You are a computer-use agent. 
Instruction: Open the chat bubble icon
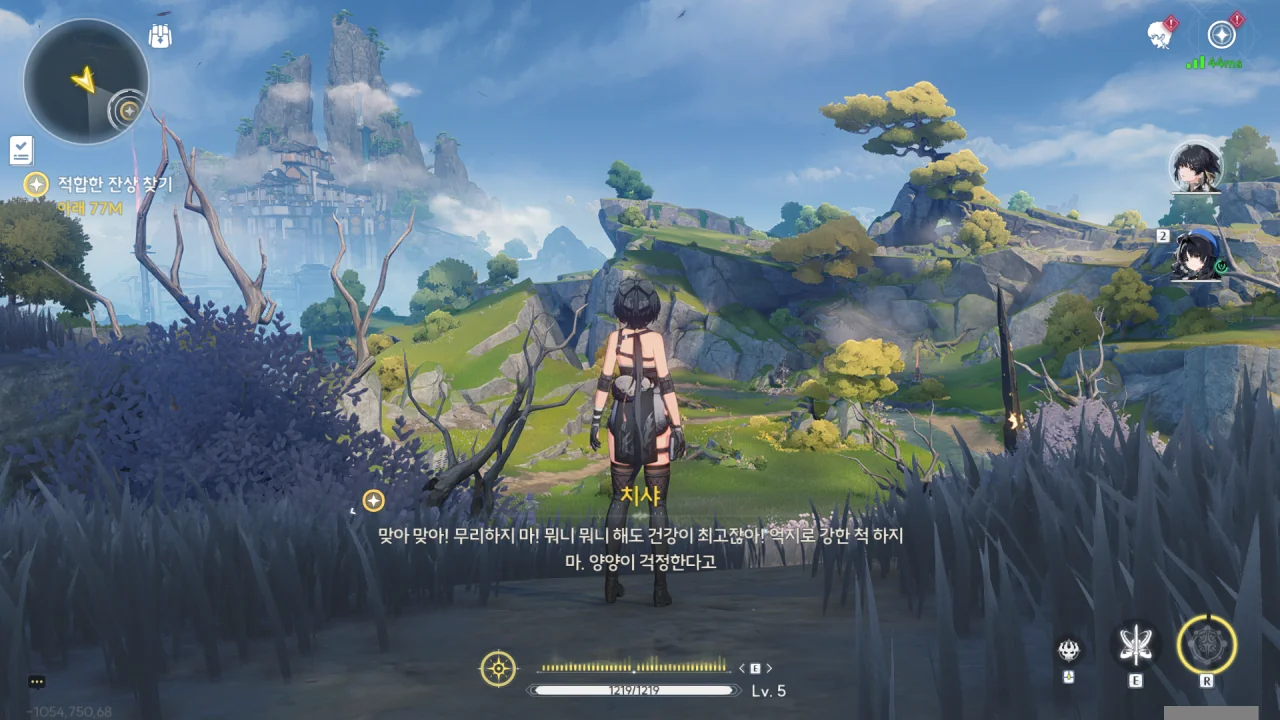pos(37,682)
